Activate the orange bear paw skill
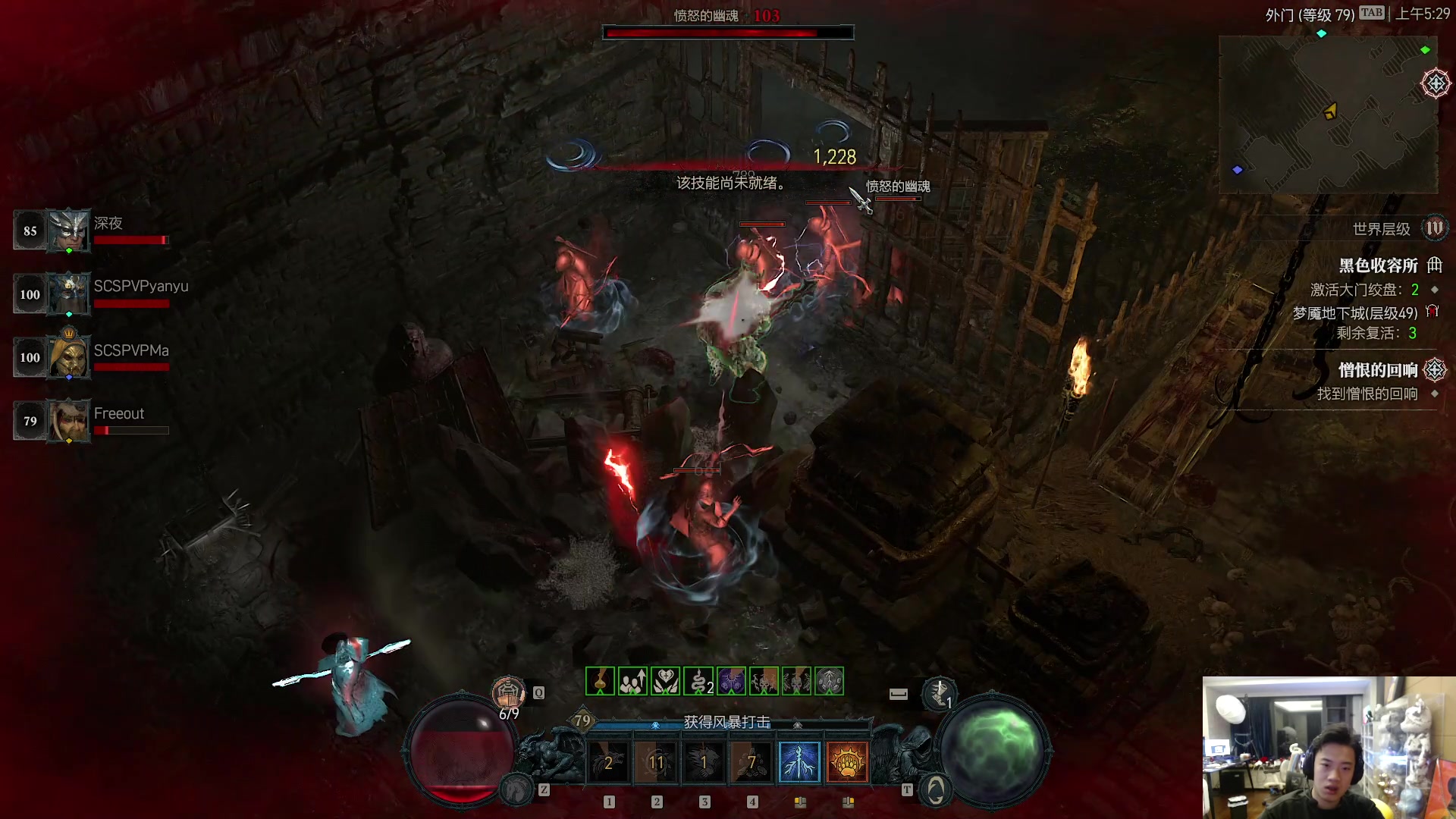 pyautogui.click(x=847, y=762)
